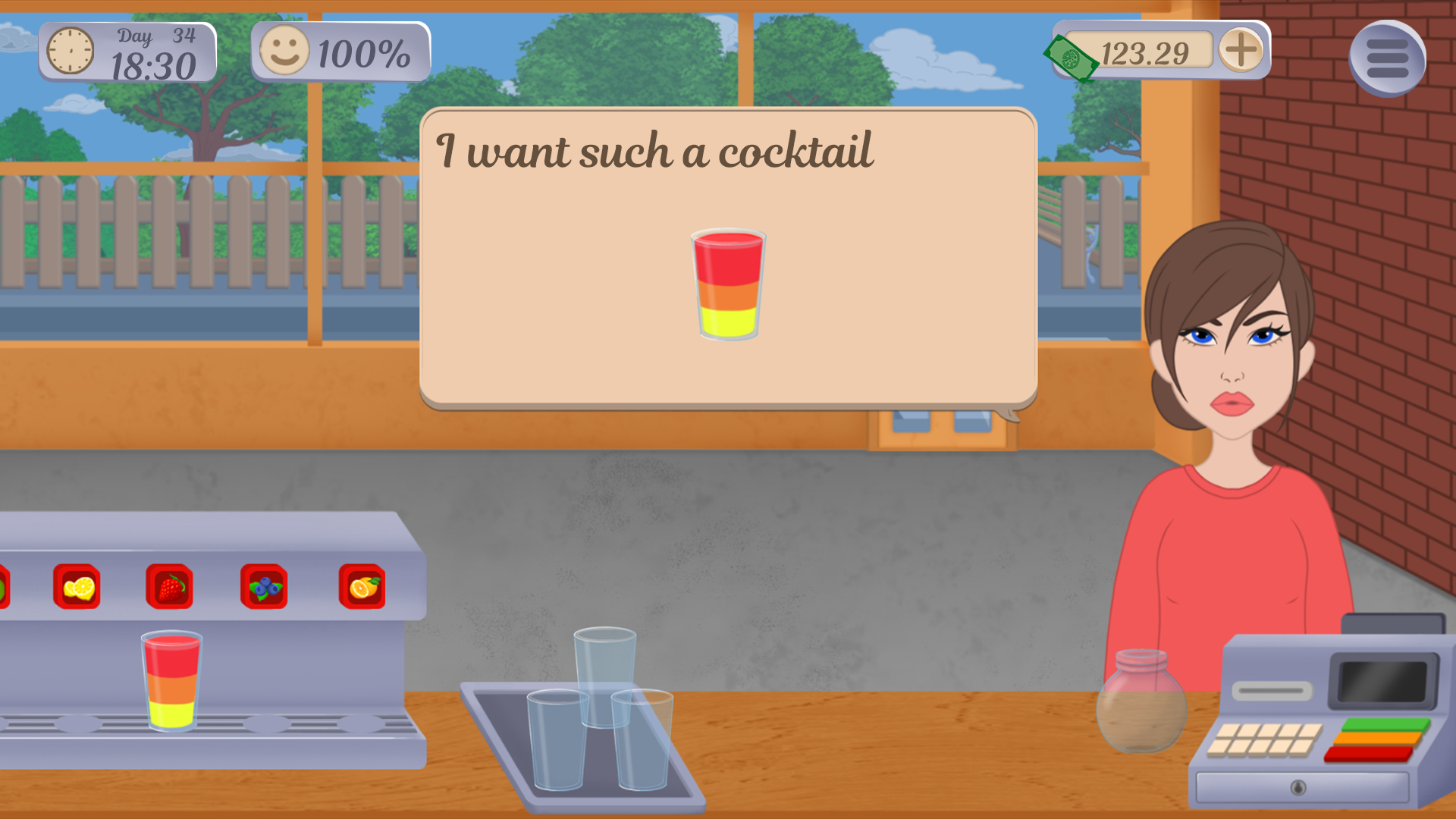The image size is (1456, 819).
Task: Click the clock icon beside the day counter
Action: point(70,52)
